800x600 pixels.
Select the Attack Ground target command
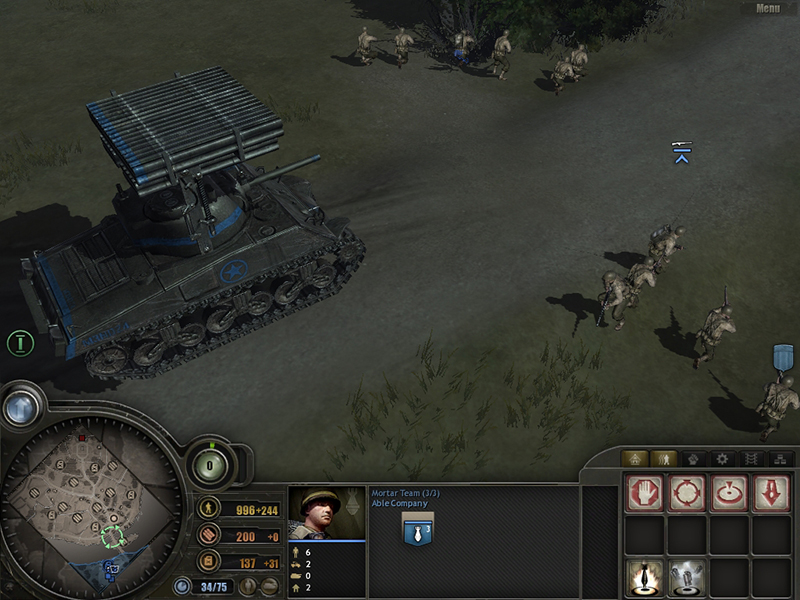(728, 494)
